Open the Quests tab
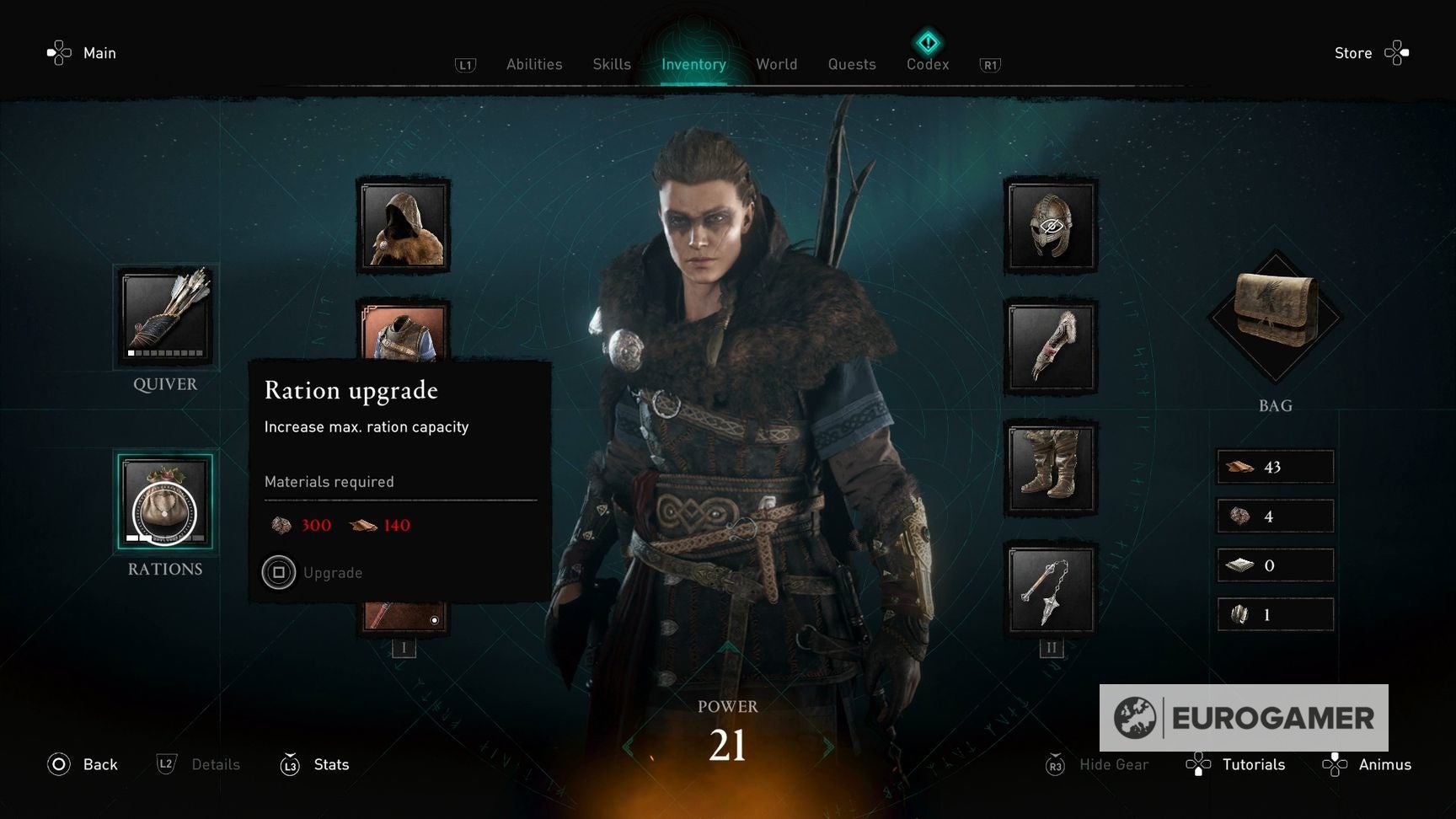 (x=851, y=64)
